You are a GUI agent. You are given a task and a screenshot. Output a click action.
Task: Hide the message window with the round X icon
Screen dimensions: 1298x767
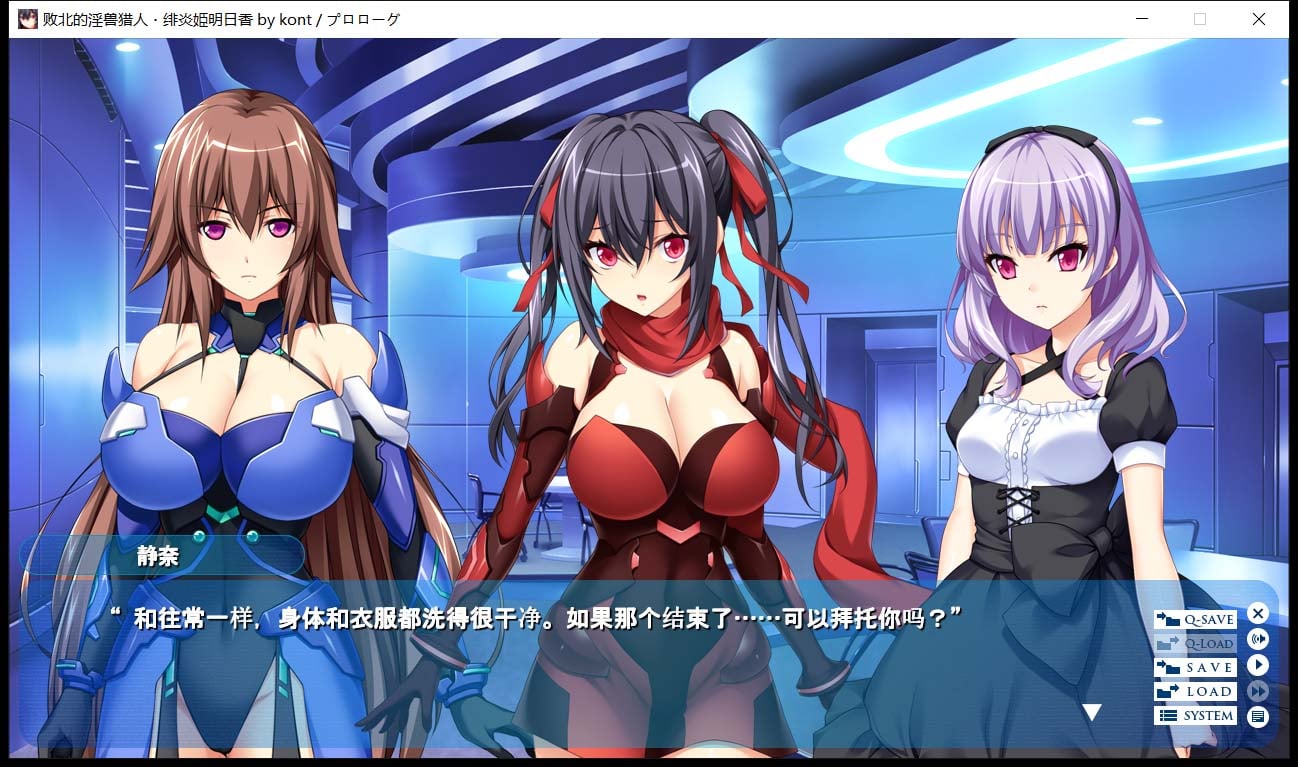pyautogui.click(x=1257, y=613)
